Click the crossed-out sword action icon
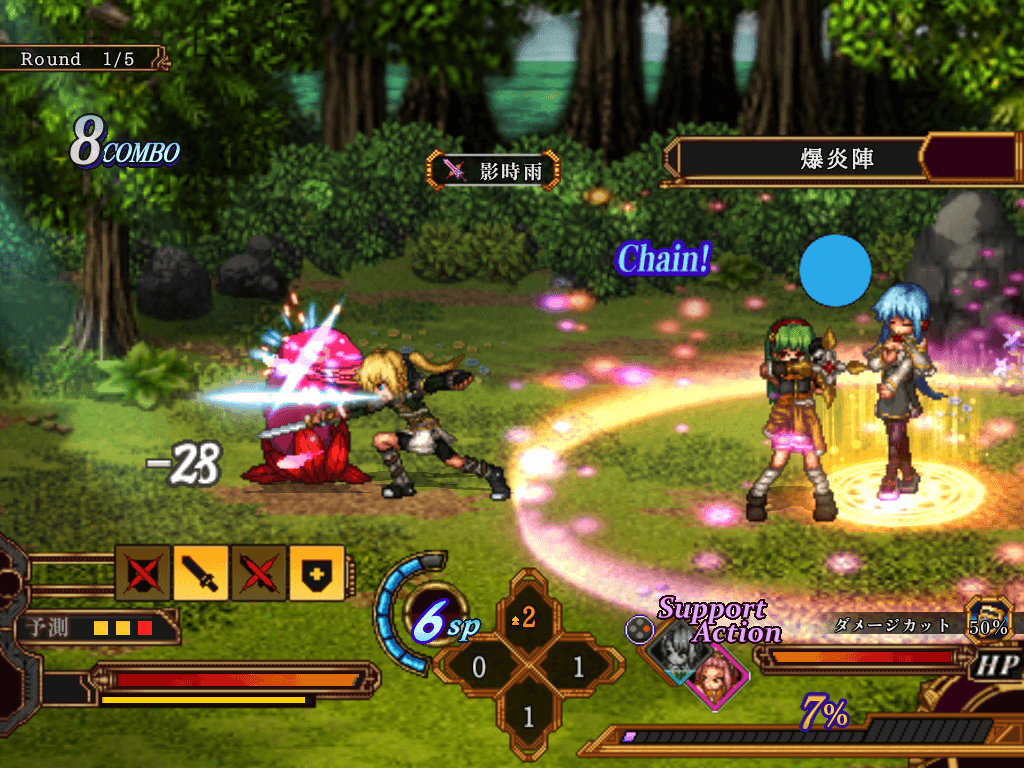Viewport: 1024px width, 768px height. (259, 572)
